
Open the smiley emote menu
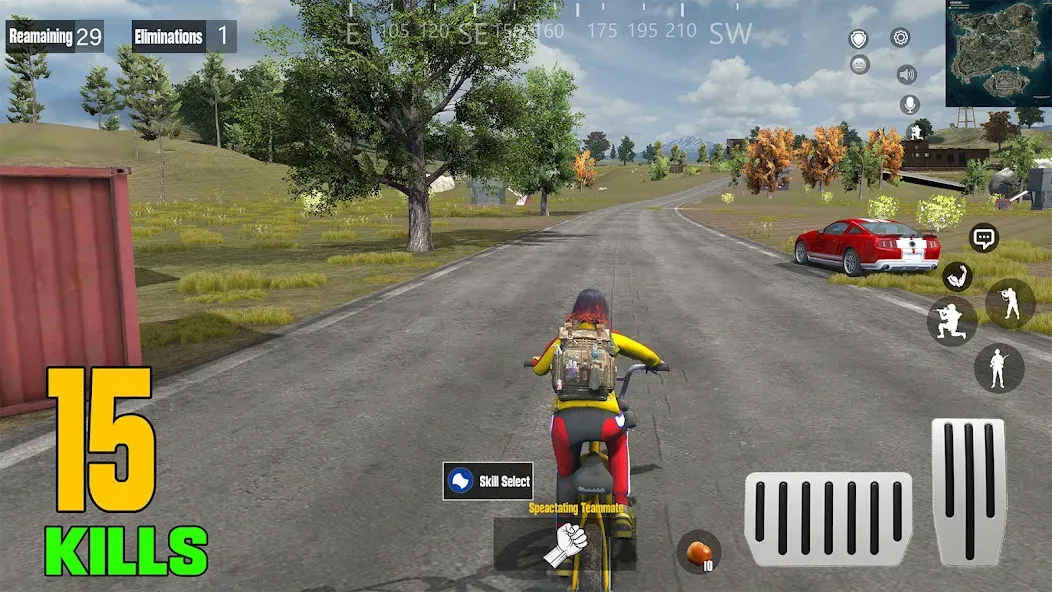(860, 65)
